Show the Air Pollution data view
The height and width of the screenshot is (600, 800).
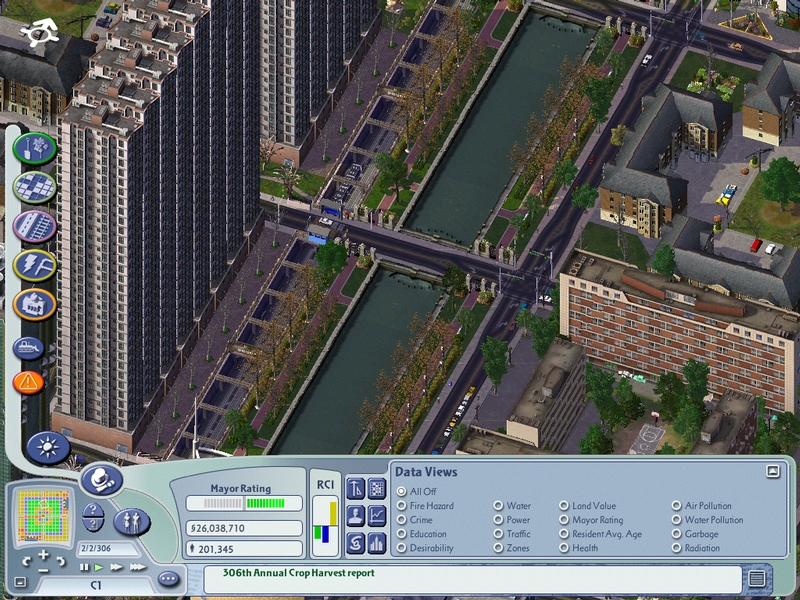coord(676,506)
